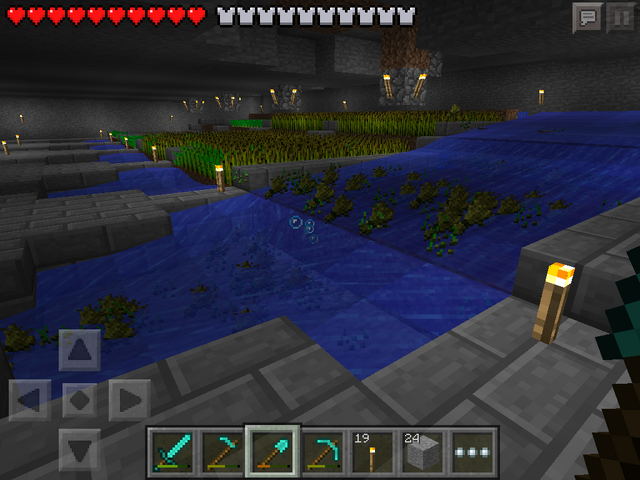Tap the D-pad center jump button
Viewport: 640px width, 480px height.
pos(80,401)
